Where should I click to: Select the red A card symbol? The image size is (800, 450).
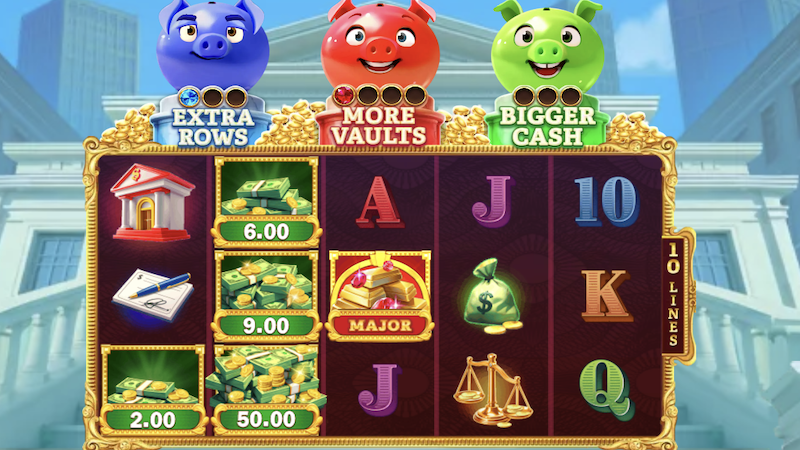point(380,201)
